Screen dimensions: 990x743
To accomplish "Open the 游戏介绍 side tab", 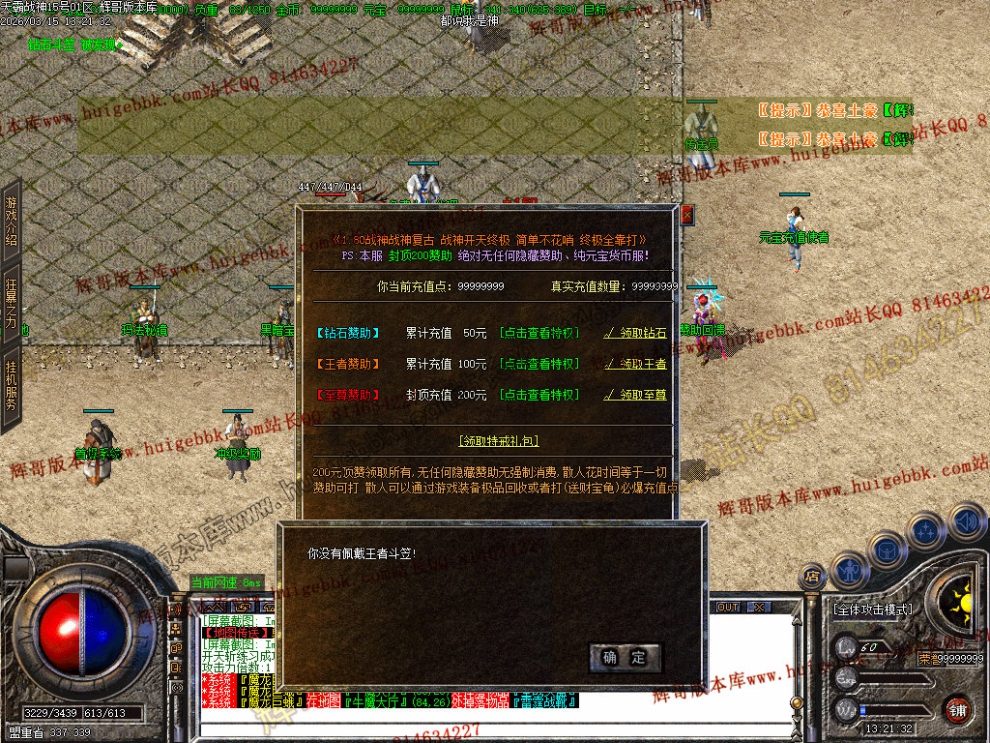I will click(11, 220).
